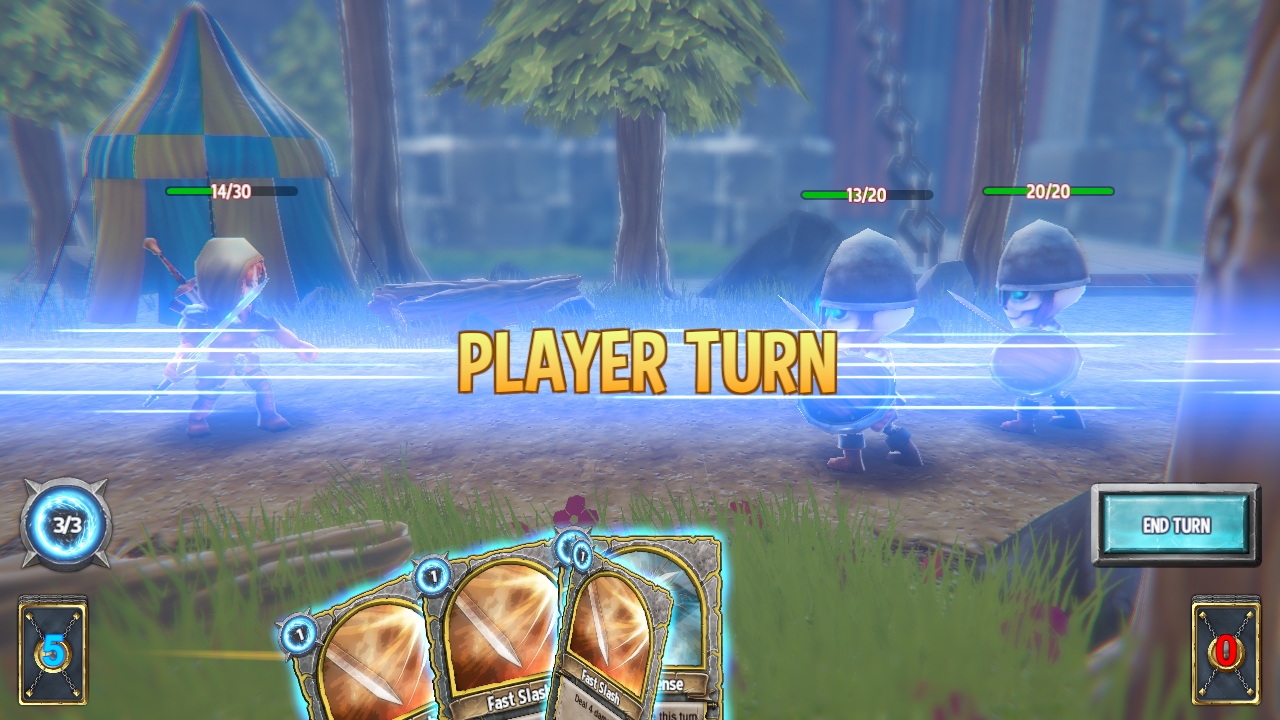Image resolution: width=1280 pixels, height=720 pixels.
Task: Click the cost gem on the rightmost Fast Slash card
Action: [x=581, y=555]
